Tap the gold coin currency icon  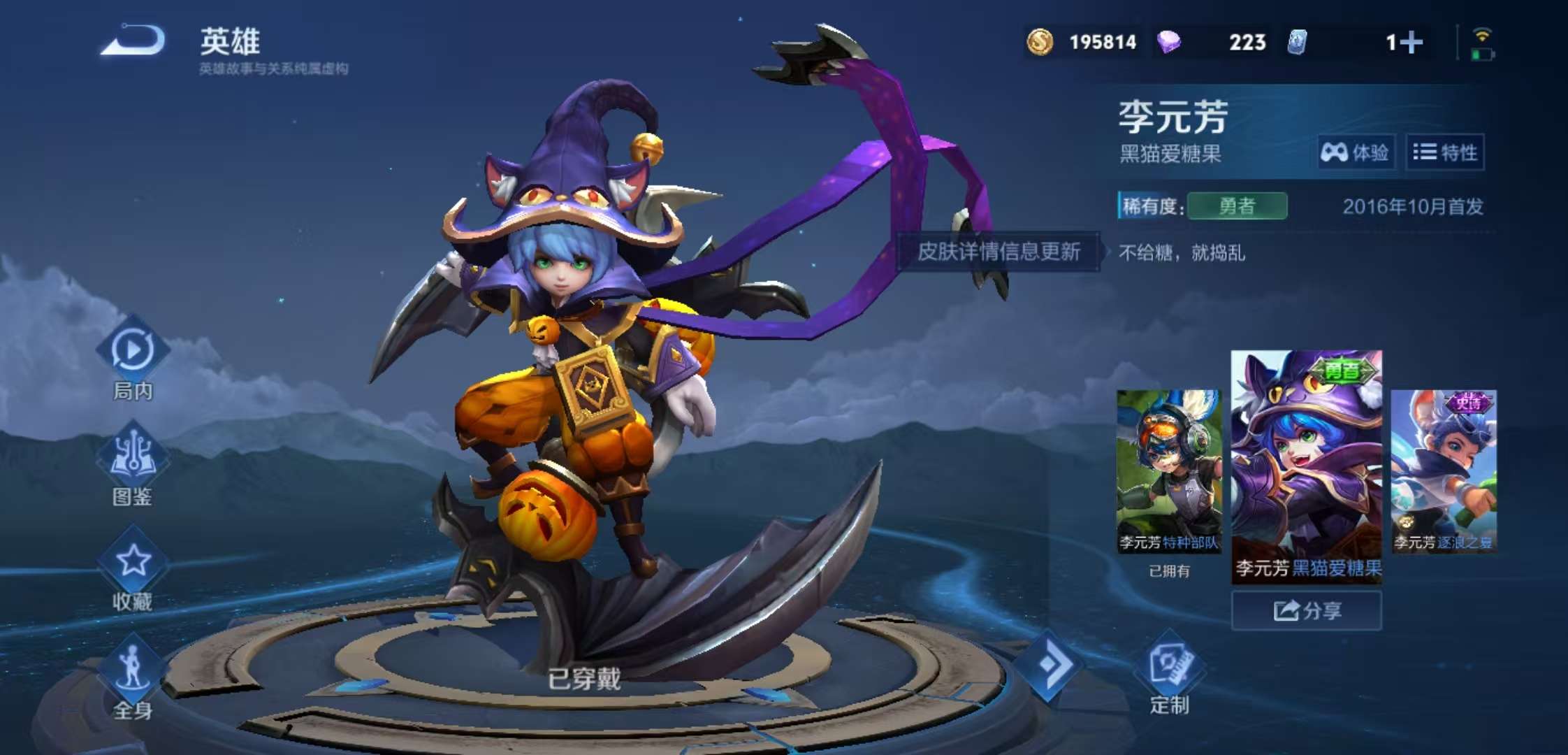(1040, 42)
